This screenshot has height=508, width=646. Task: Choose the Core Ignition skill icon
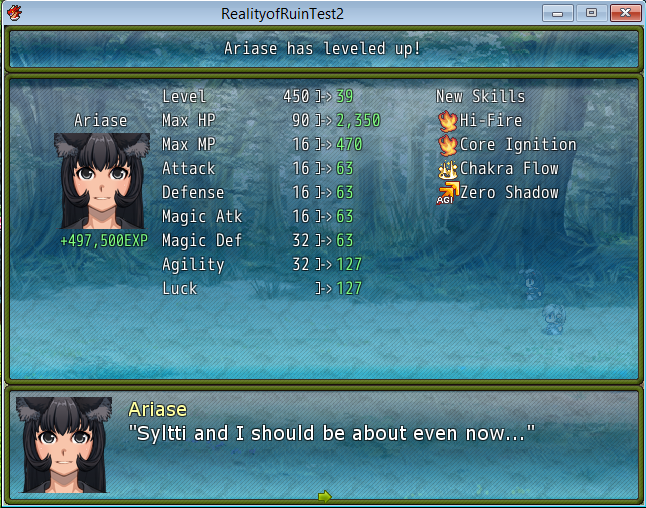coord(447,145)
